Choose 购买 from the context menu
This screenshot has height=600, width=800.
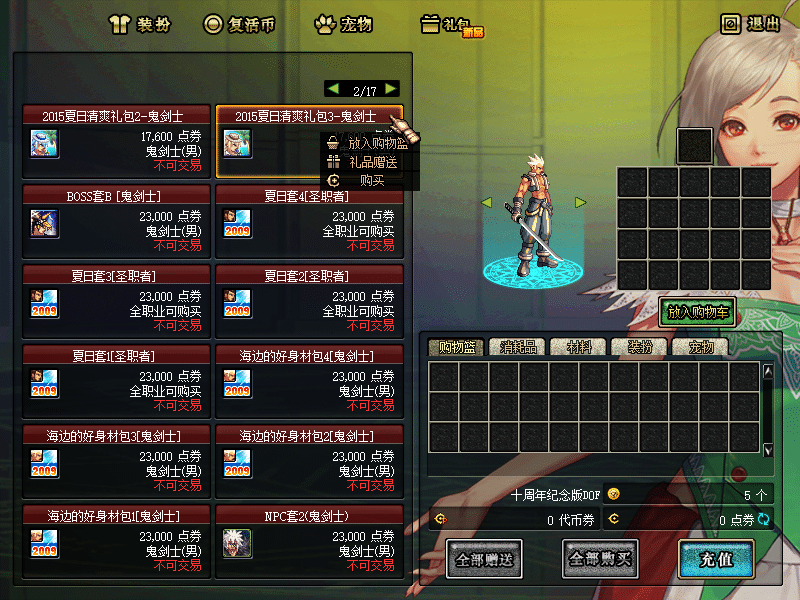[x=369, y=180]
